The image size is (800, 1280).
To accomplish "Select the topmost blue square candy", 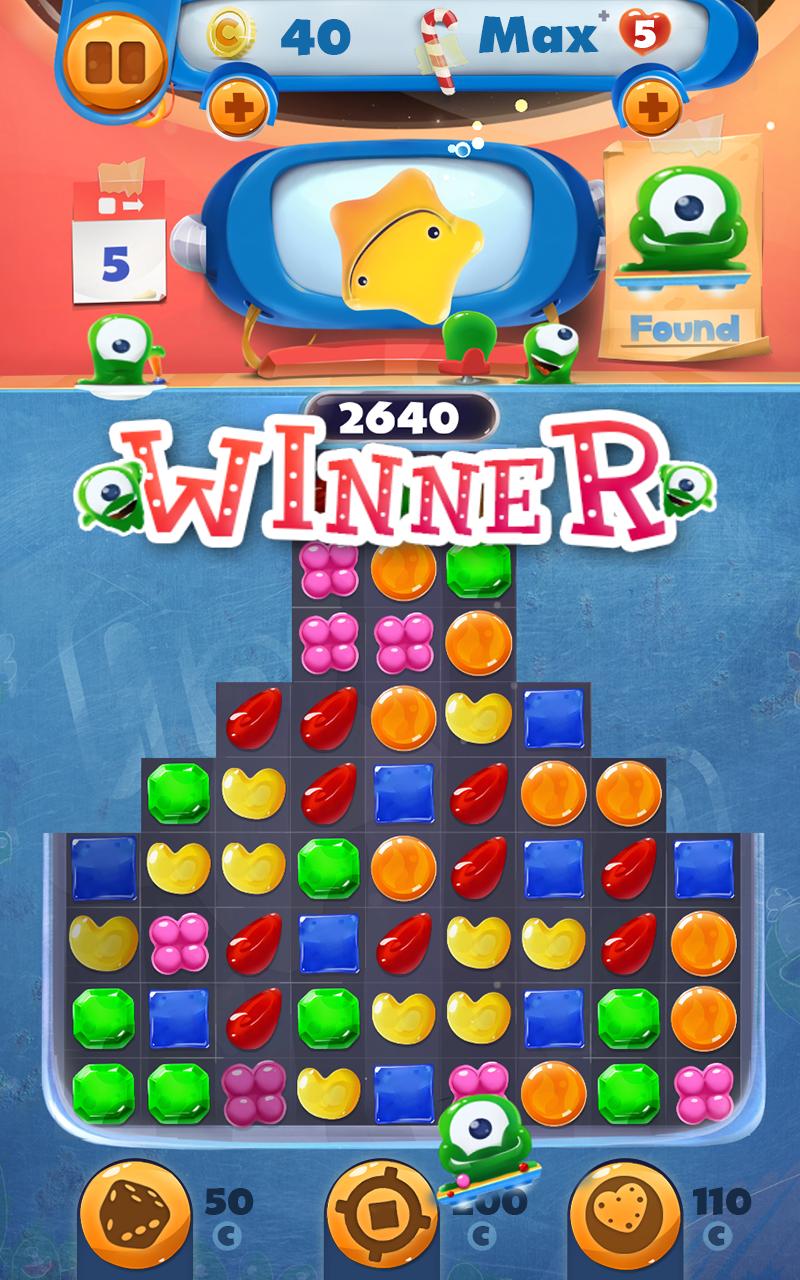I will click(553, 718).
